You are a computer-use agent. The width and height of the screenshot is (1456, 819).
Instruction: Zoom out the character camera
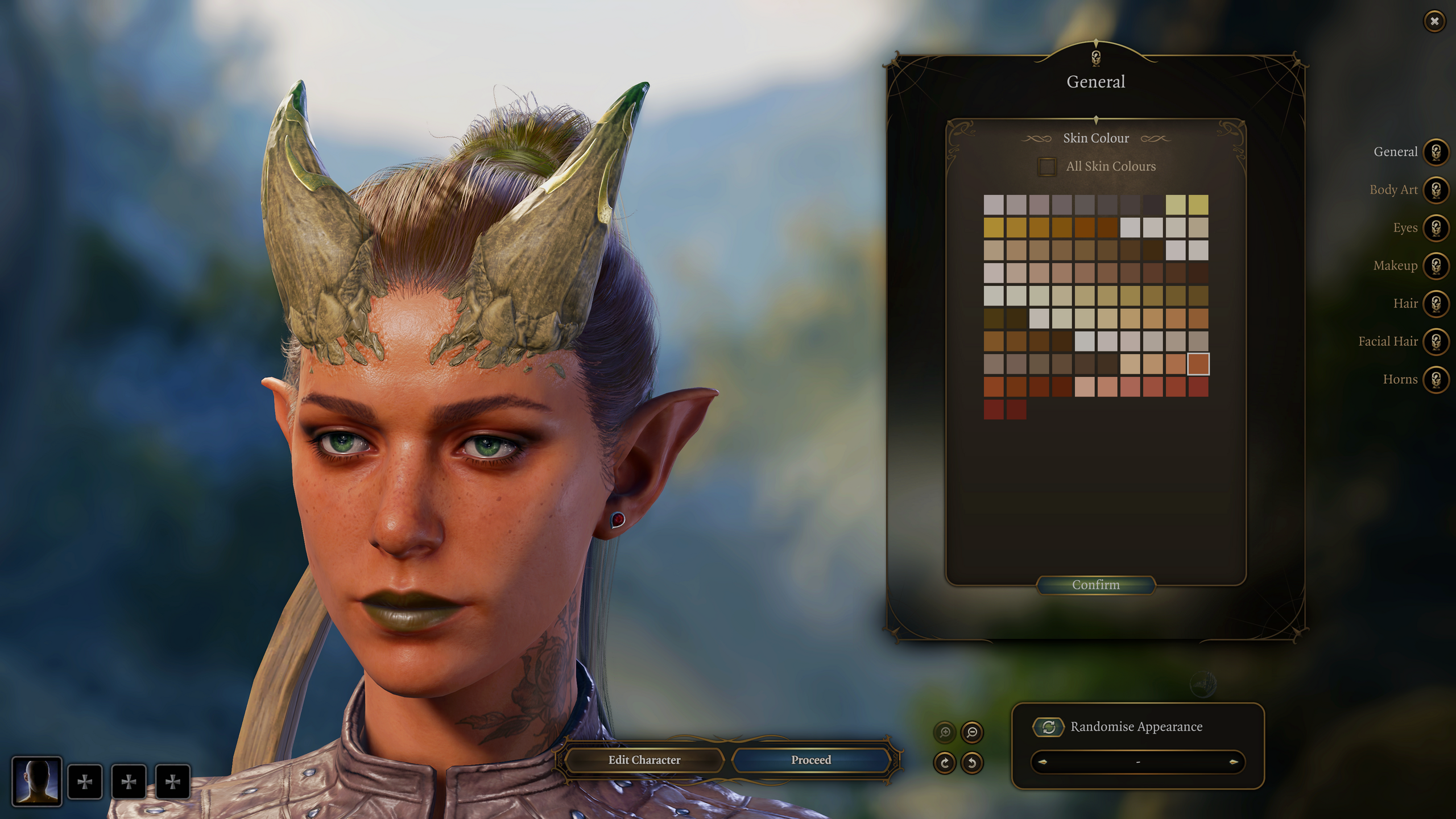pos(972,732)
